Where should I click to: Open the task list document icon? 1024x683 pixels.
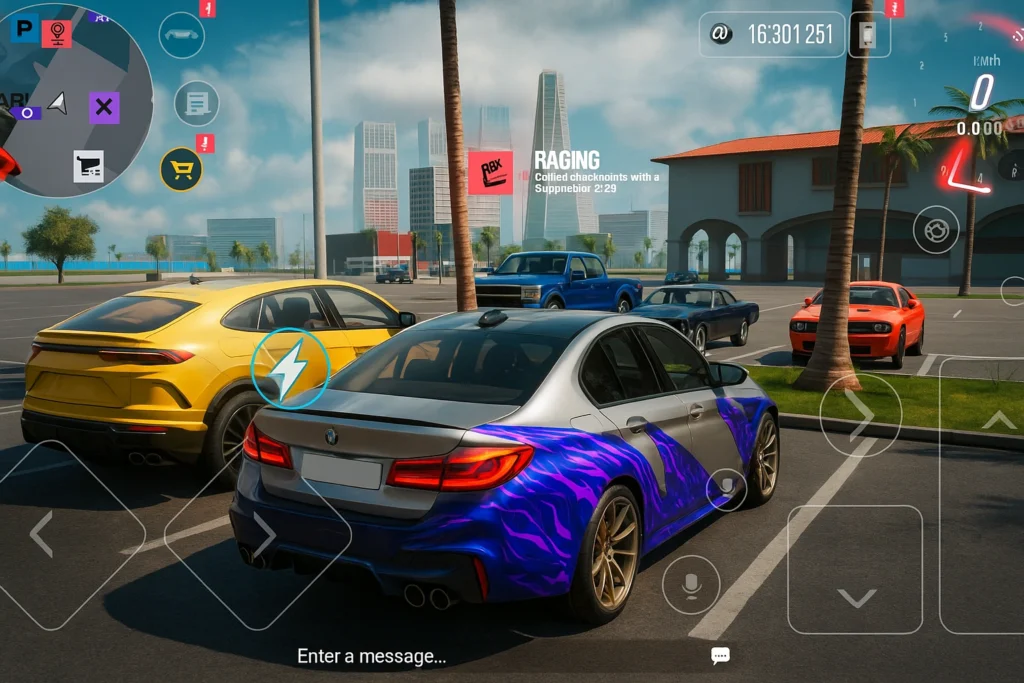tap(196, 103)
